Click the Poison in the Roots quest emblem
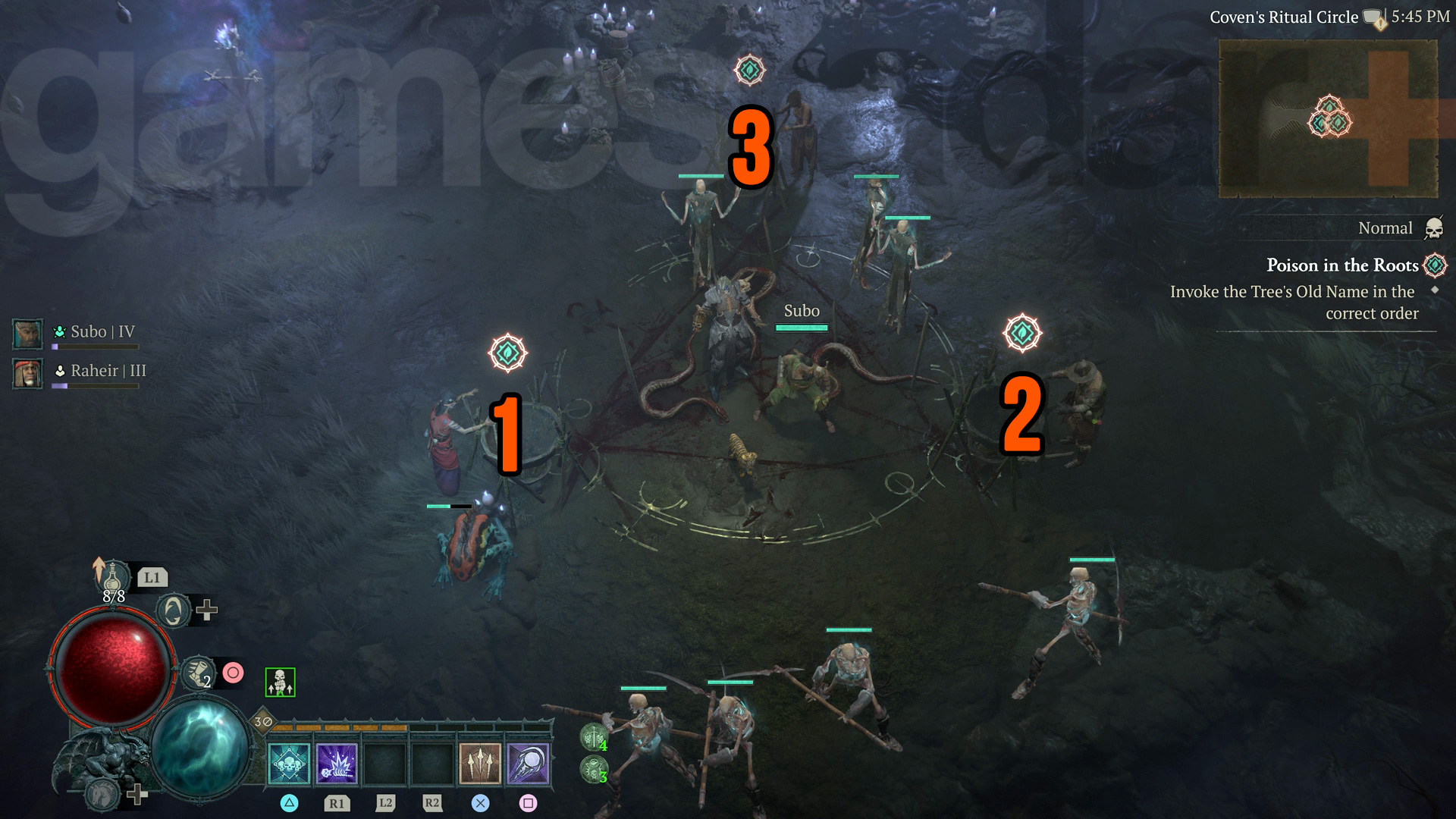1456x819 pixels. coord(1433,265)
